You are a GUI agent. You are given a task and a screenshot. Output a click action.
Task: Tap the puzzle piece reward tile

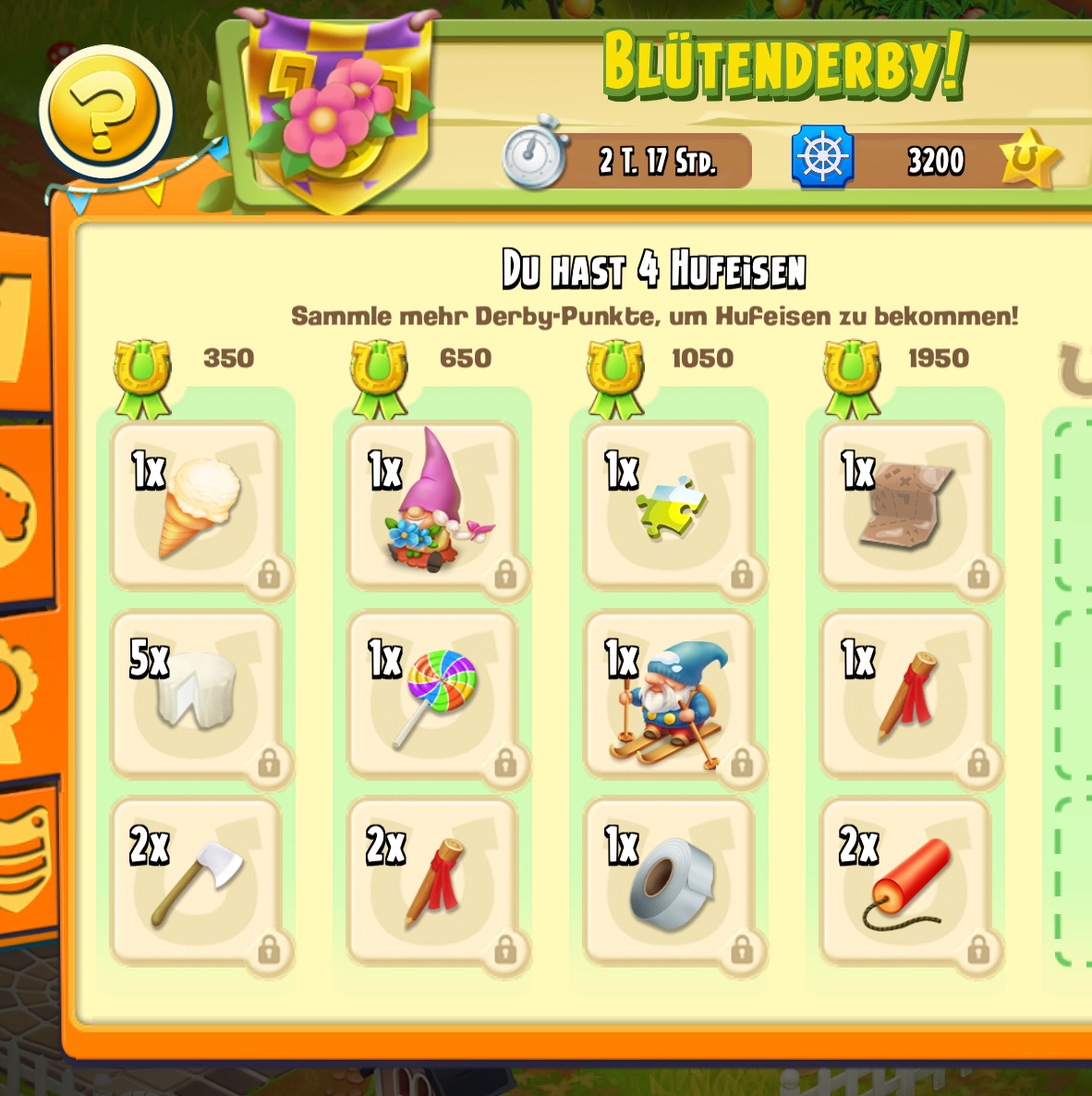tap(669, 505)
